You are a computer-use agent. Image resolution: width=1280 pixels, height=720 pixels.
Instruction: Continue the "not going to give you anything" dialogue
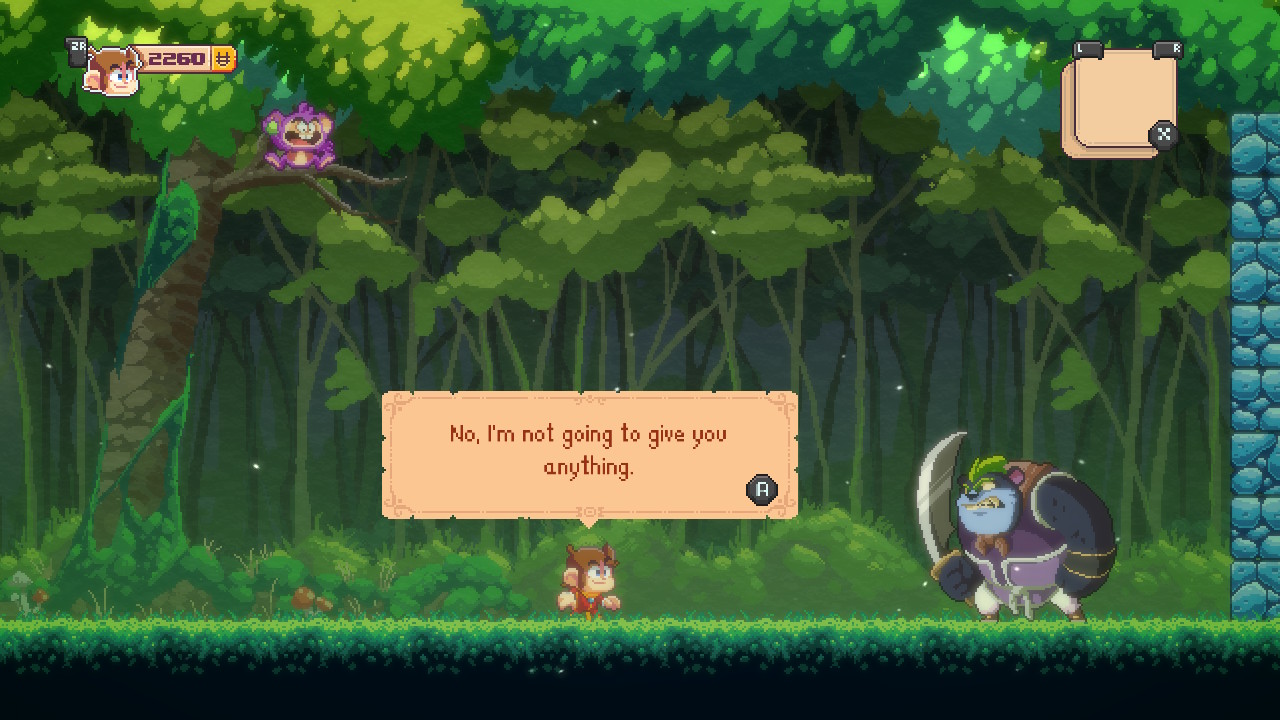coord(762,489)
